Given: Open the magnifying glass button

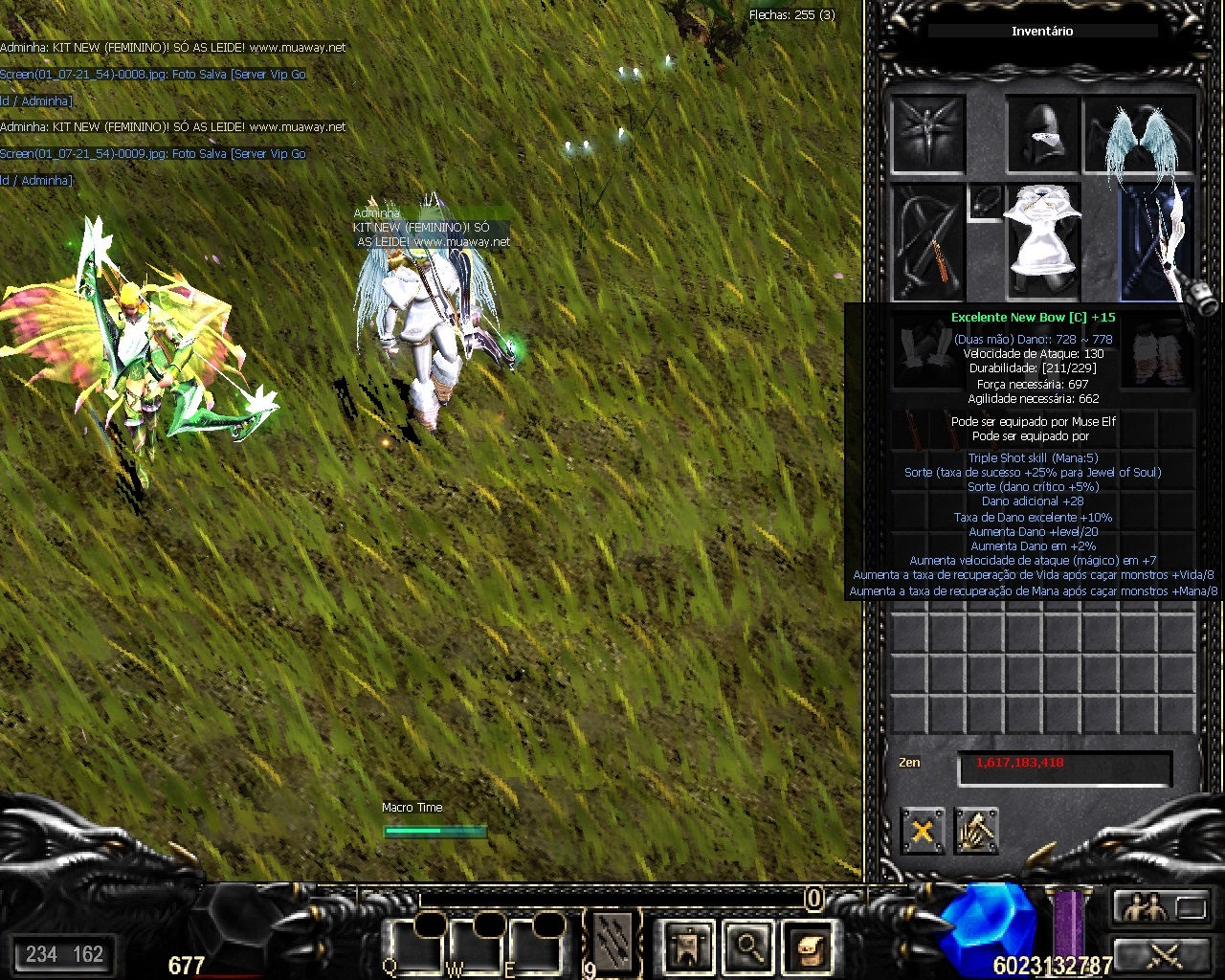Looking at the screenshot, I should coord(748,946).
